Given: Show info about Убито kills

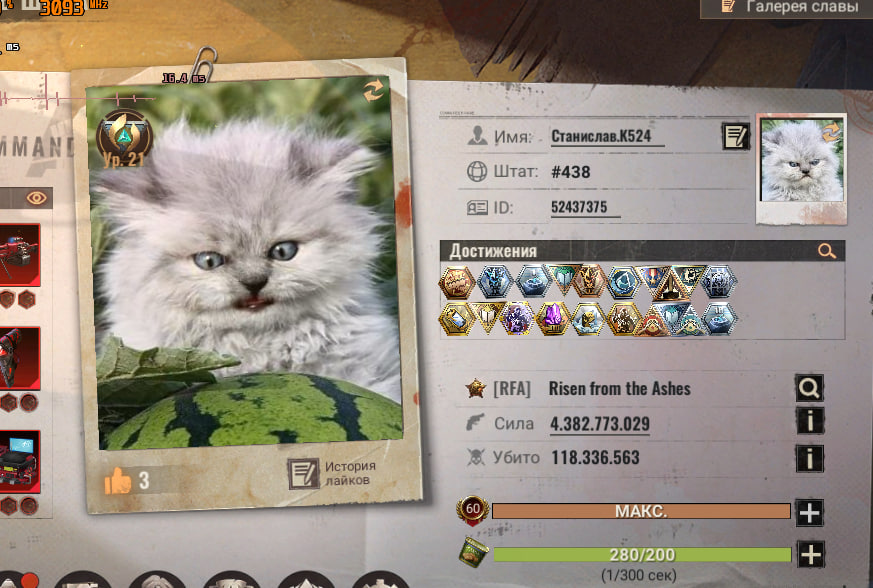Looking at the screenshot, I should [x=809, y=458].
